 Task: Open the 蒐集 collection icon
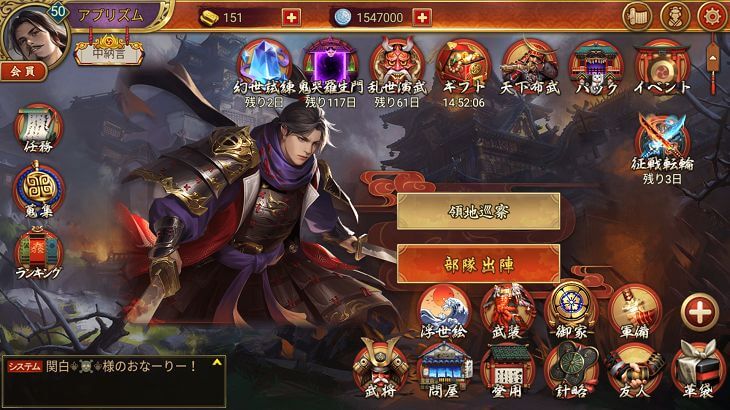coord(38,190)
